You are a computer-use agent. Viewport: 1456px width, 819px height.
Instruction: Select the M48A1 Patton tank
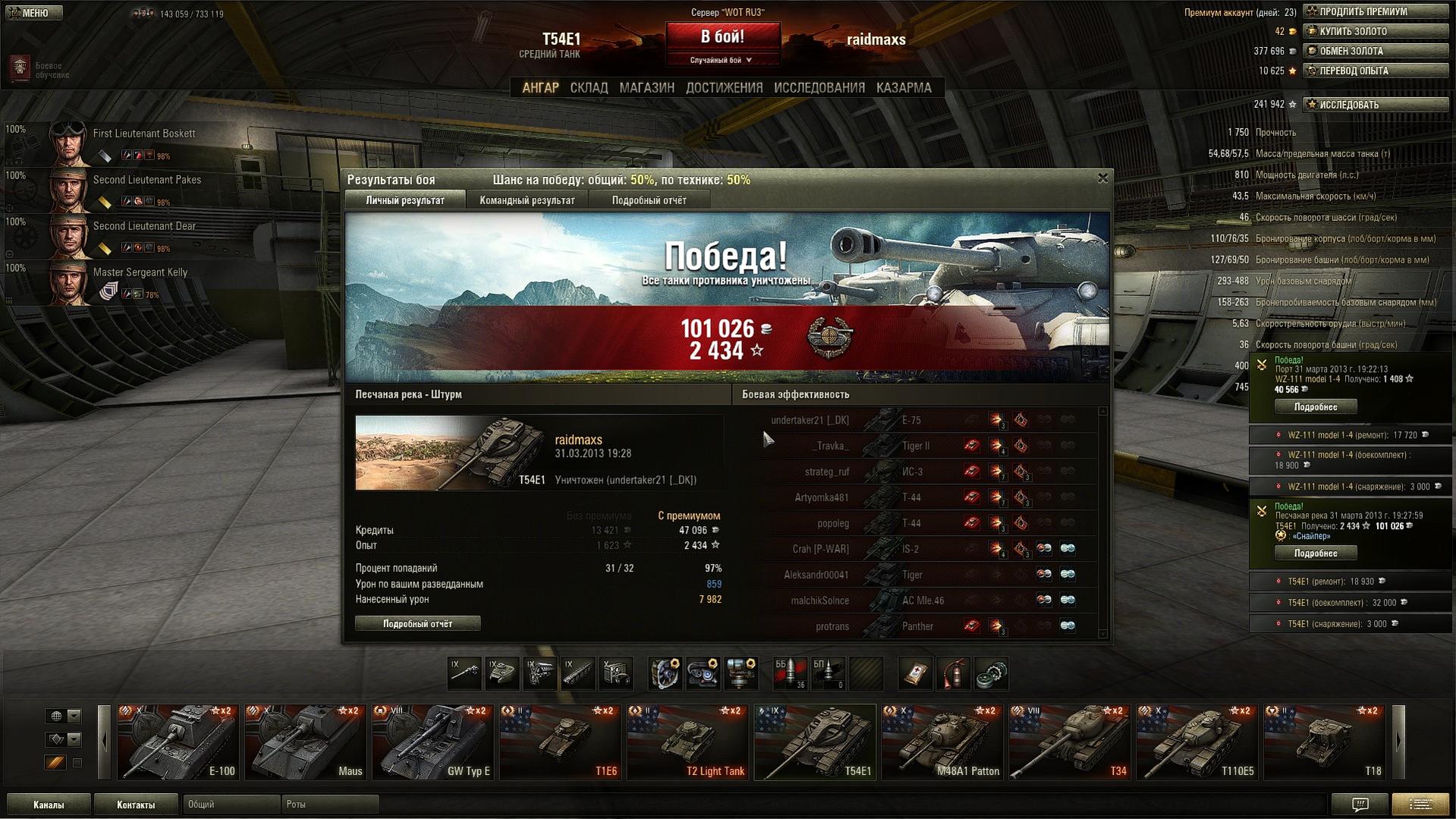[942, 742]
